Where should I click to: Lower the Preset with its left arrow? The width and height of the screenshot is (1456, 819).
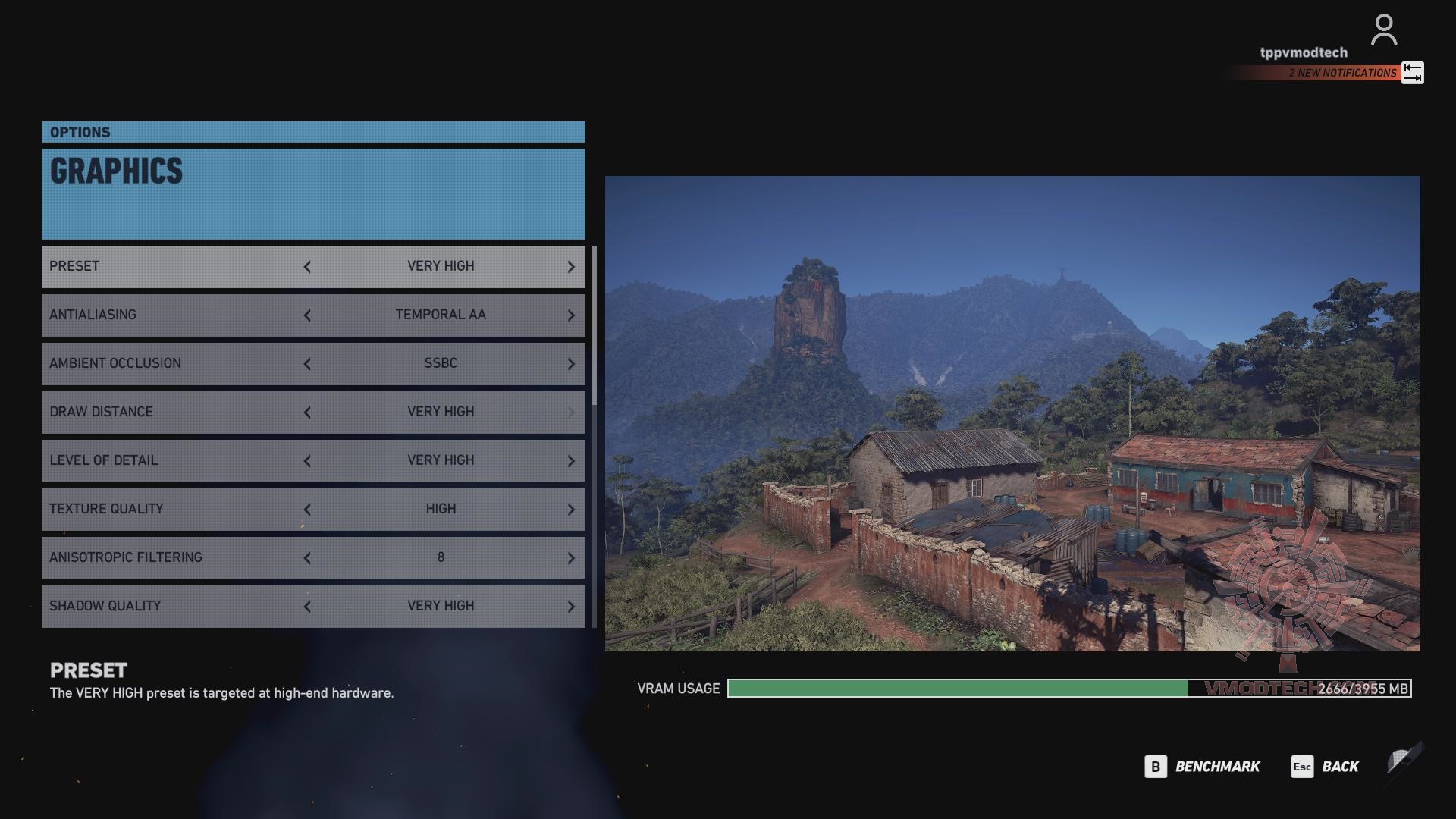click(307, 267)
